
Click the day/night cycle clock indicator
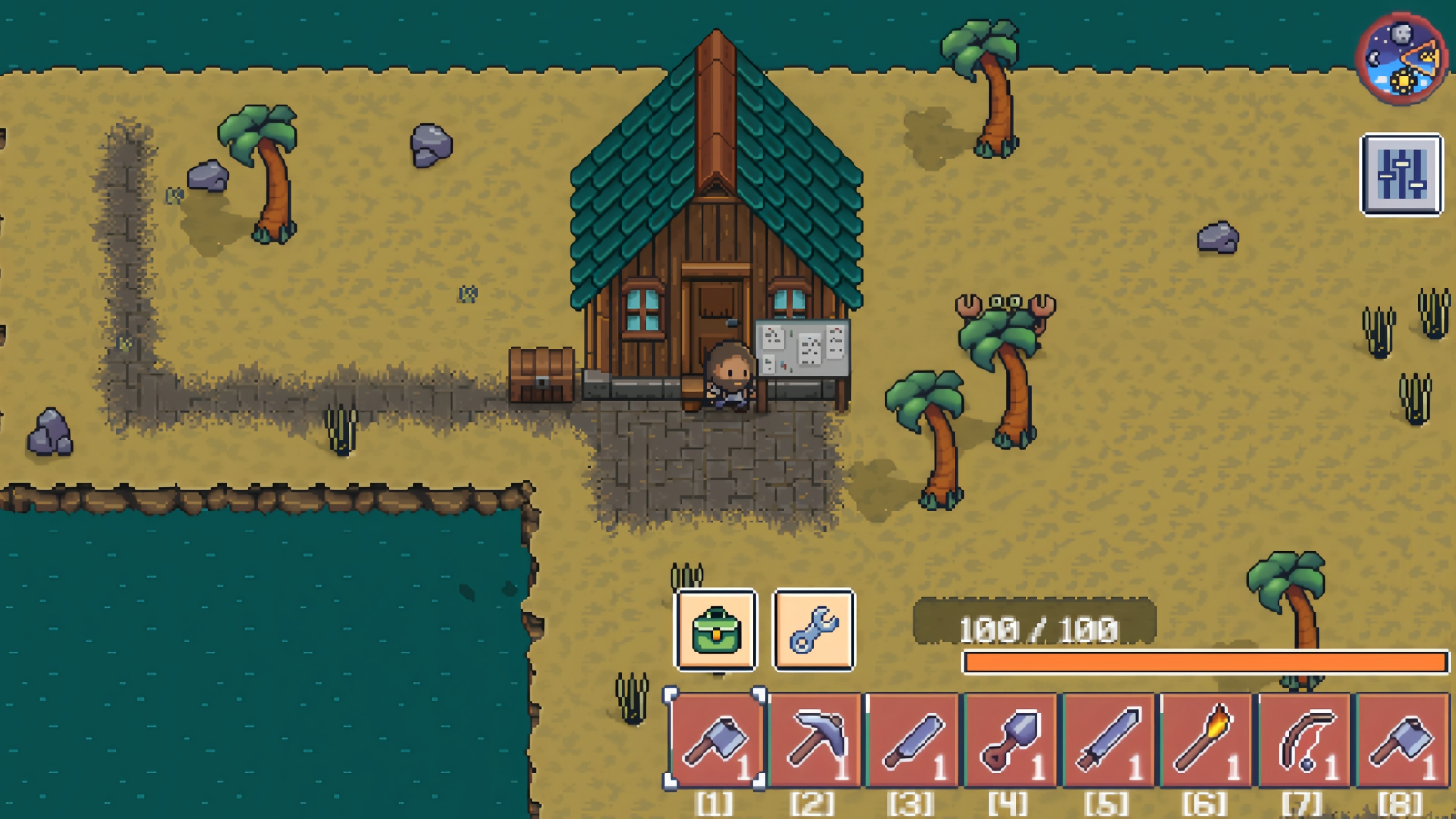[x=1401, y=57]
